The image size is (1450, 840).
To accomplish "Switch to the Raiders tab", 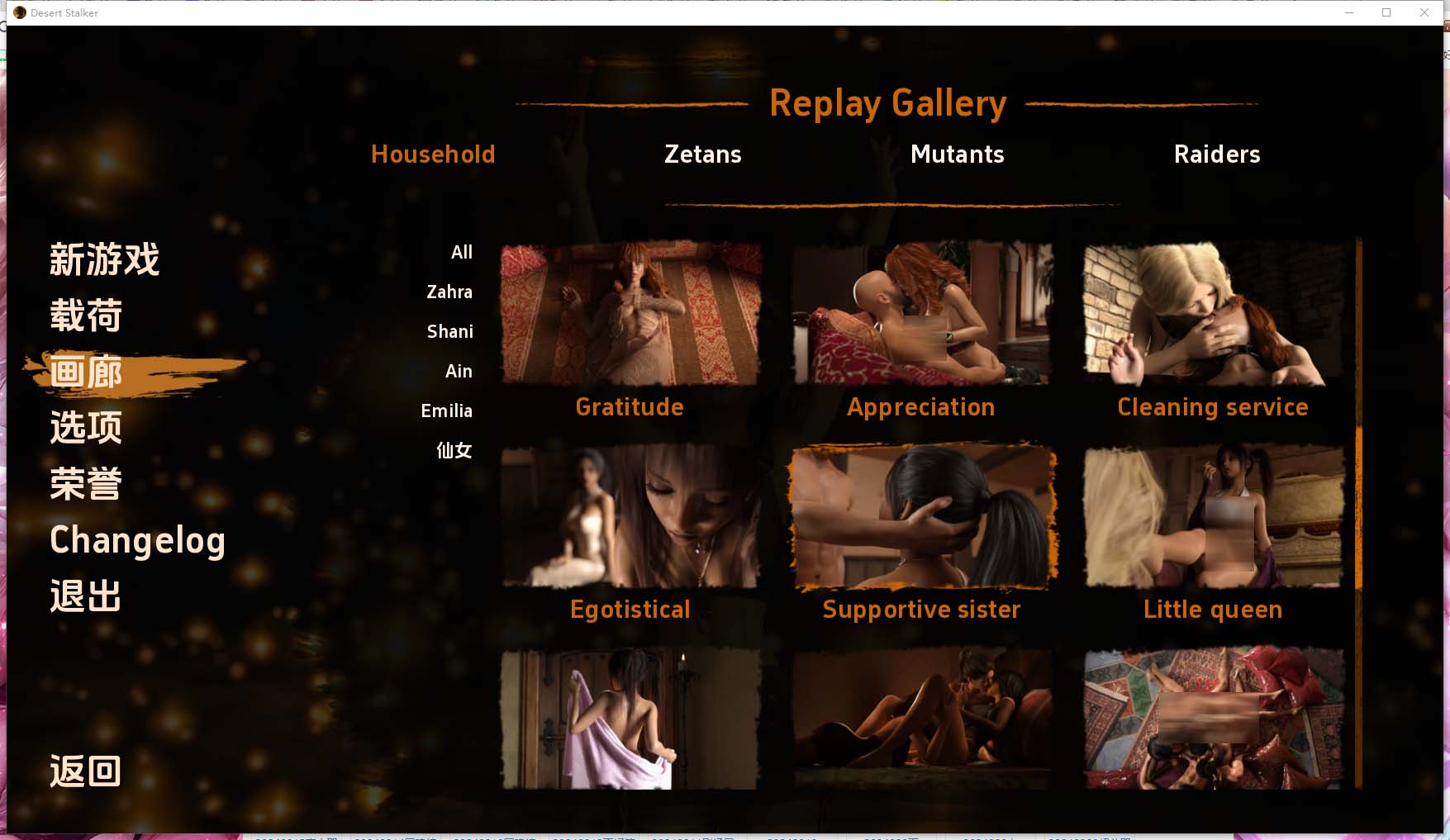I will 1216,154.
